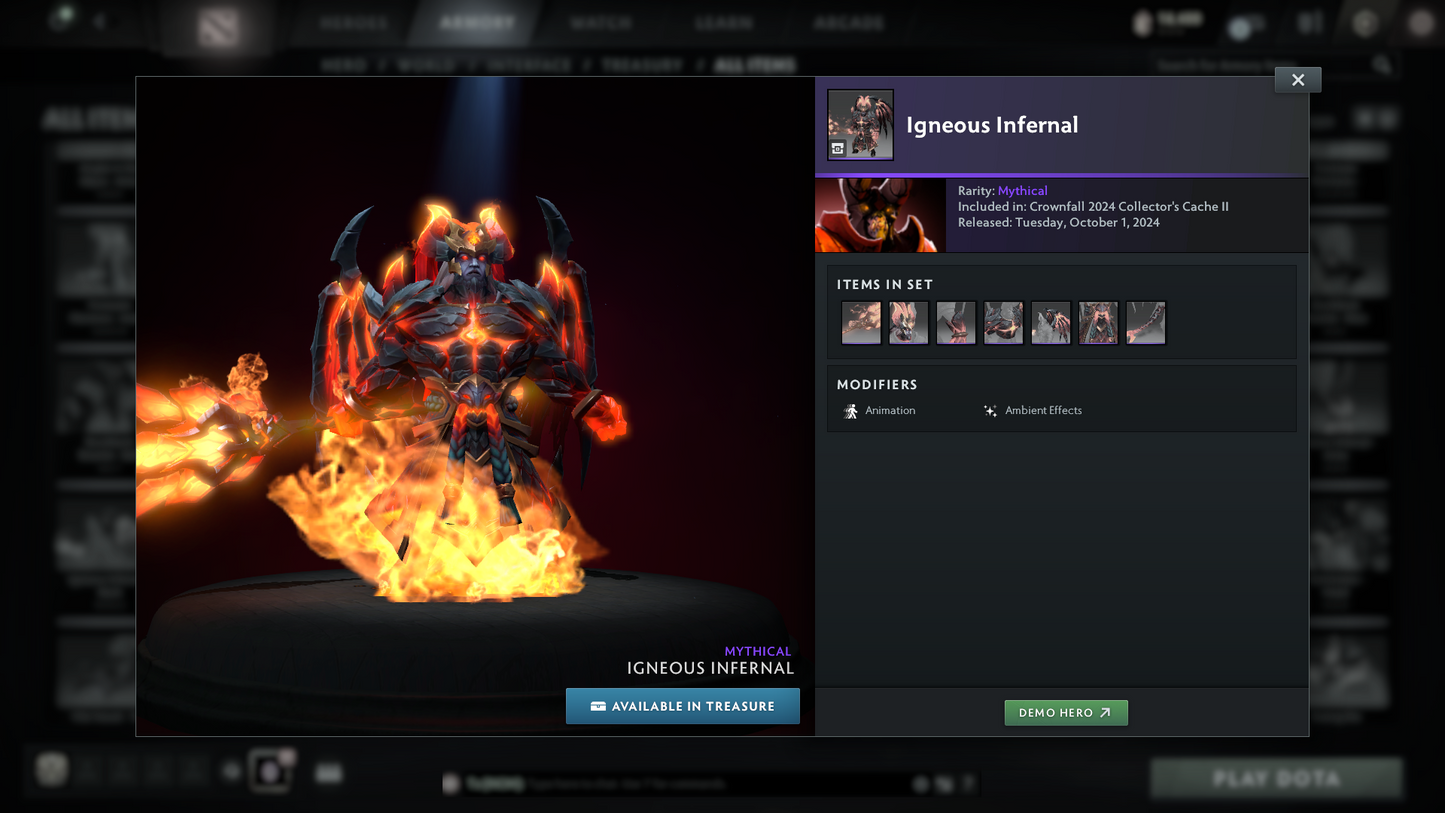Select the highlighted armor thumbnail in the set

click(x=1098, y=322)
